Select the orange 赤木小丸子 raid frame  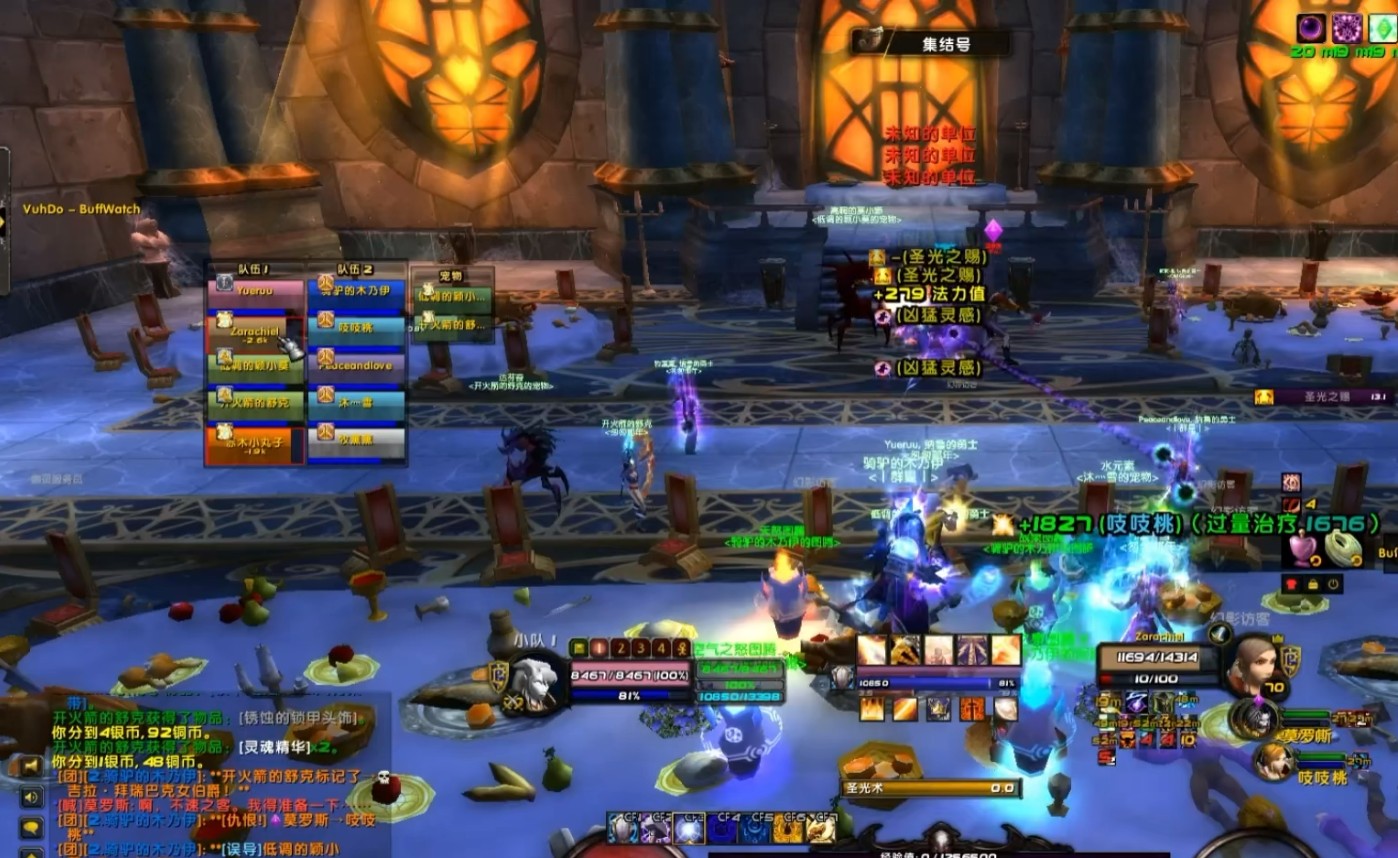tap(255, 441)
